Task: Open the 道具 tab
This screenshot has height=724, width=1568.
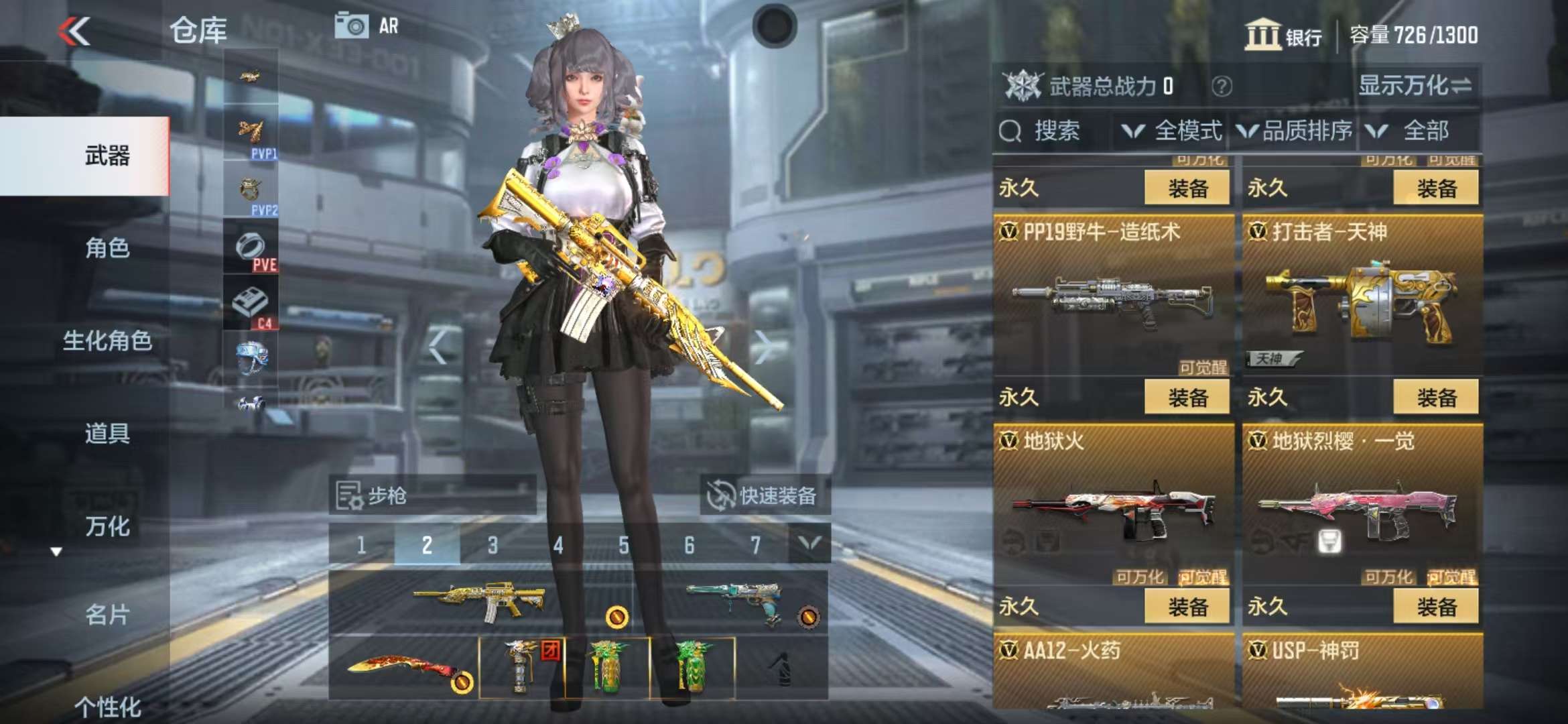Action: pos(107,433)
